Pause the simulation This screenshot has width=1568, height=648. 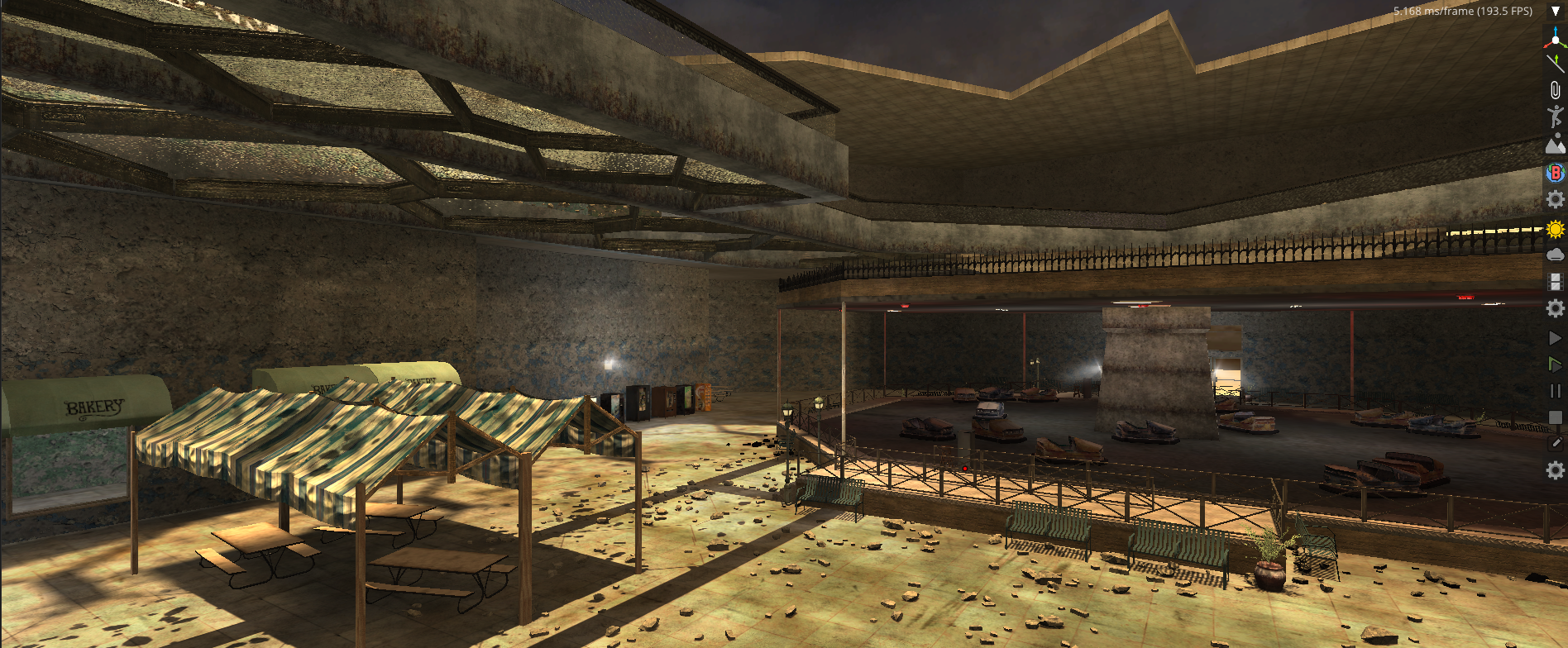(x=1555, y=391)
